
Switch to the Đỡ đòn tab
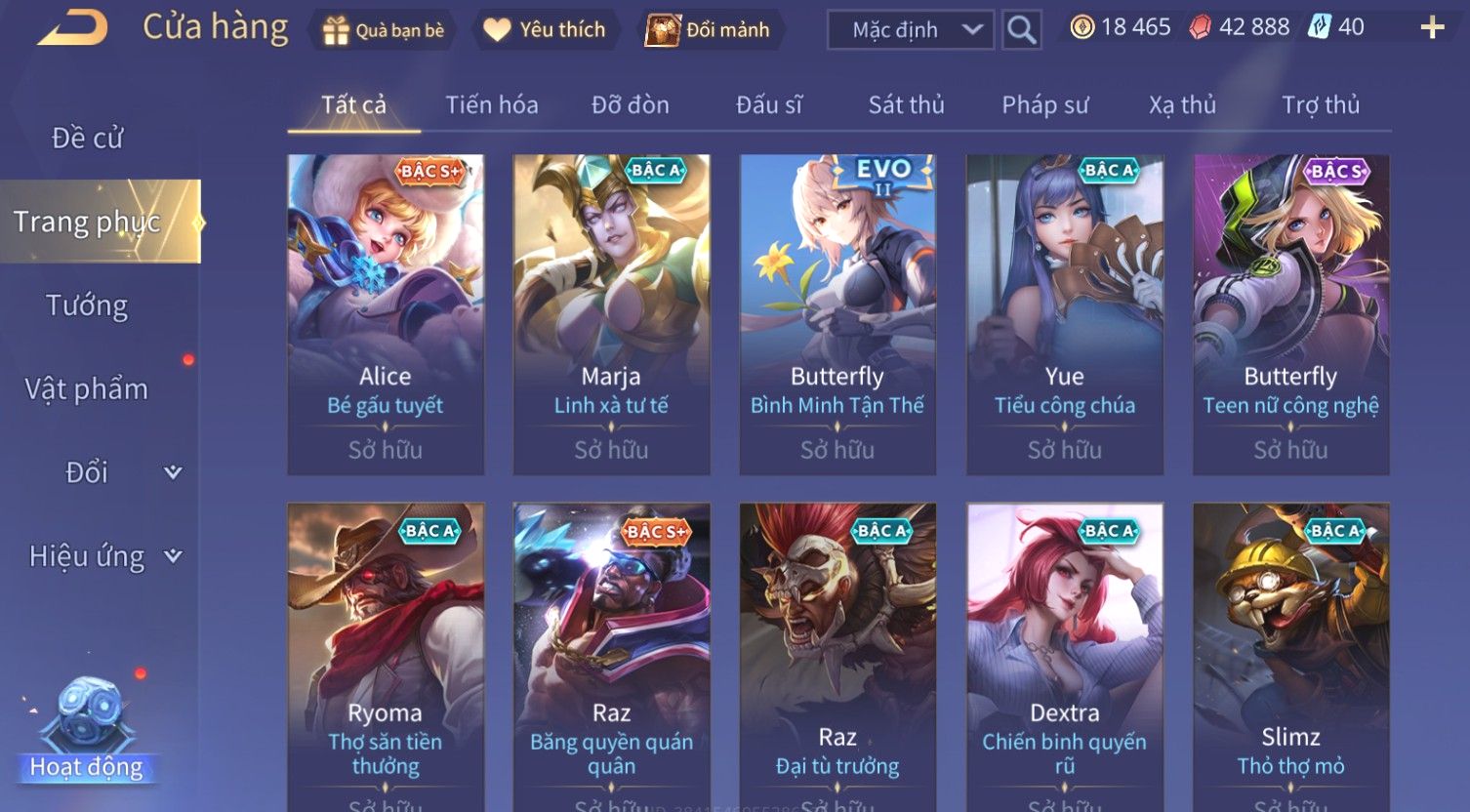tap(631, 104)
